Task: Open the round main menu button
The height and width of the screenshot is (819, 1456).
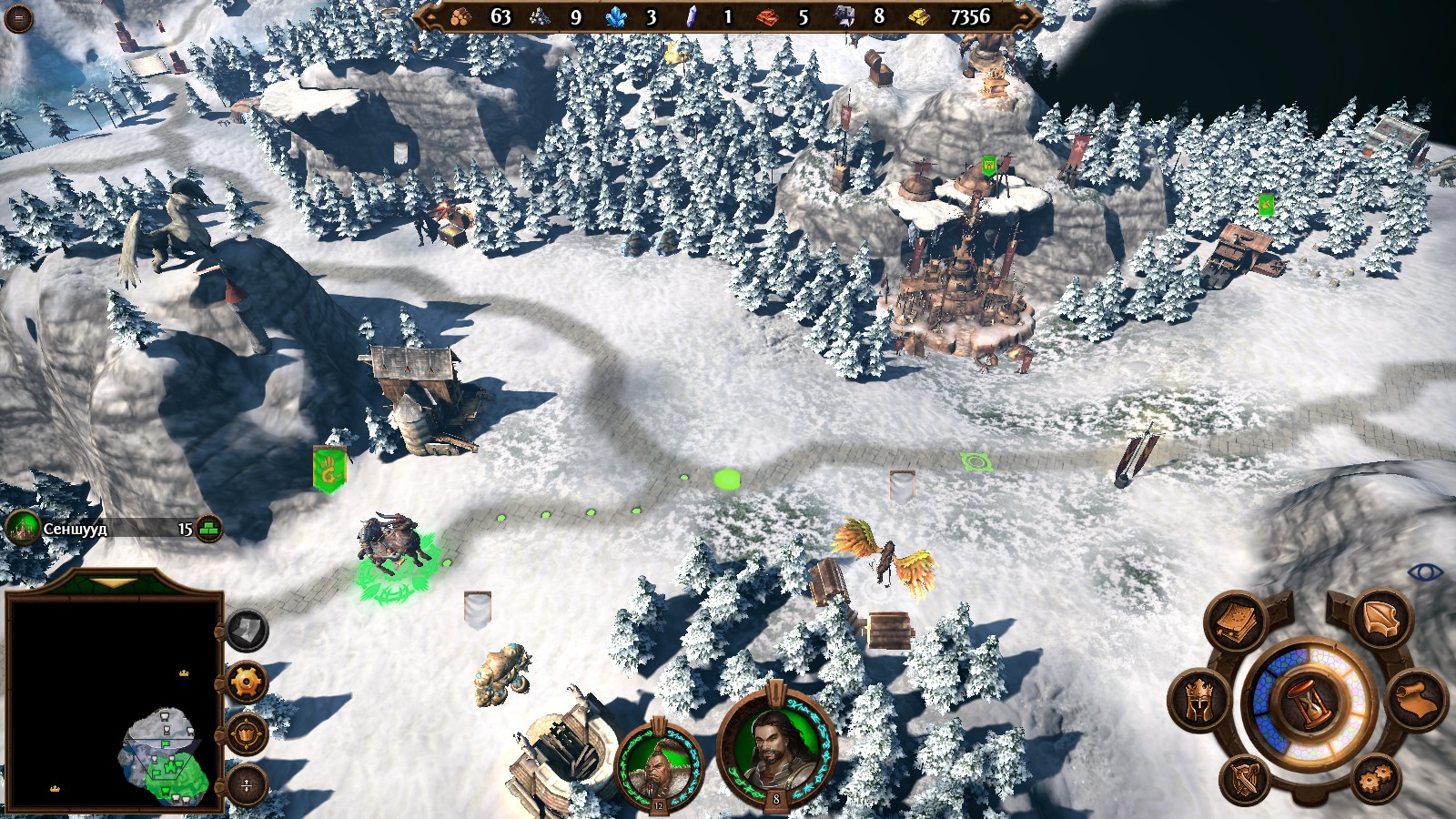Action: [18, 18]
